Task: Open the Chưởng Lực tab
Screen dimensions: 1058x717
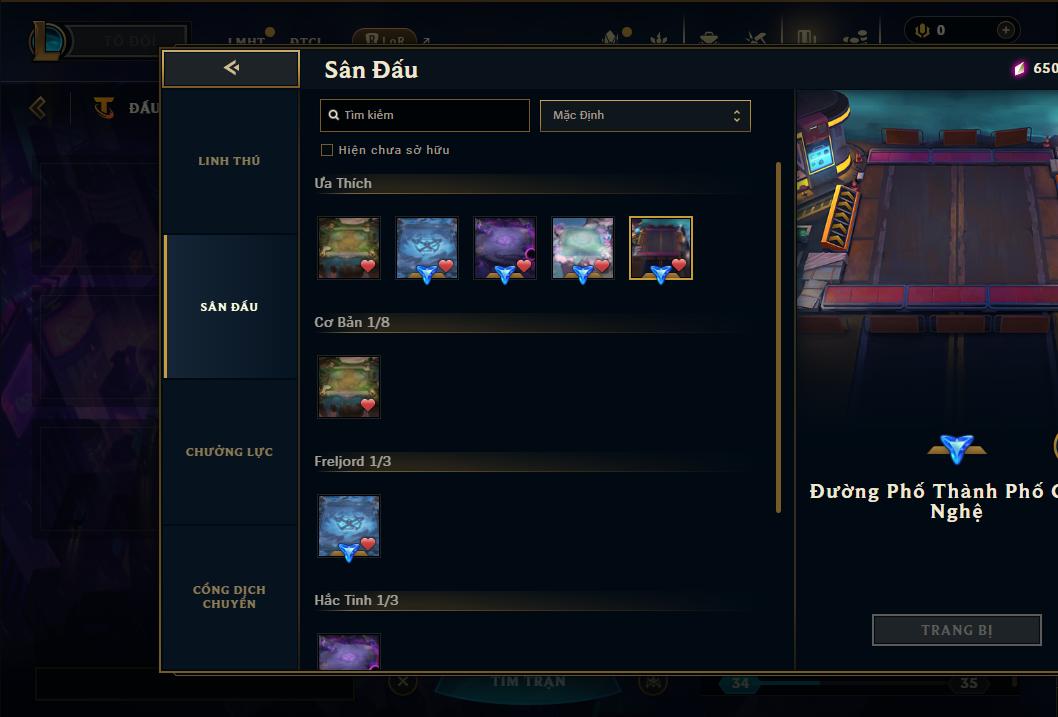Action: tap(229, 452)
